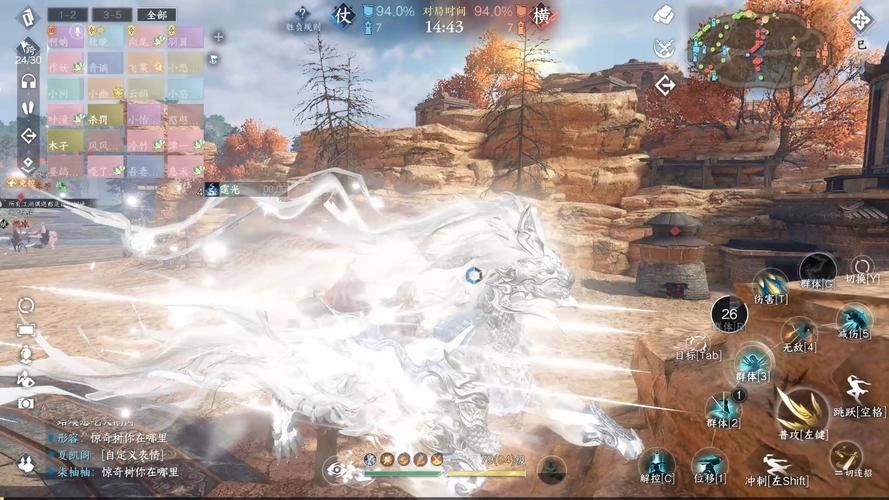Select the 1-2 raid group tab
Viewport: 889px width, 500px height.
tap(67, 15)
